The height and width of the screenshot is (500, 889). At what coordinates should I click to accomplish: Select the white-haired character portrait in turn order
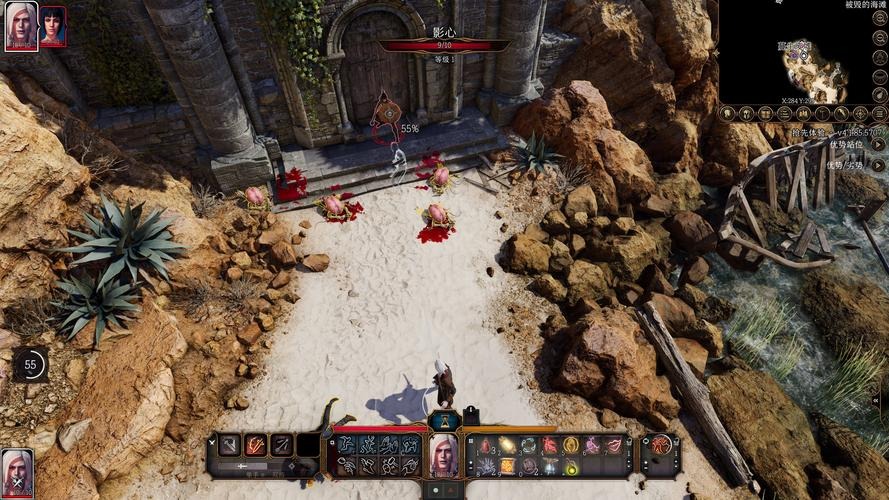21,25
